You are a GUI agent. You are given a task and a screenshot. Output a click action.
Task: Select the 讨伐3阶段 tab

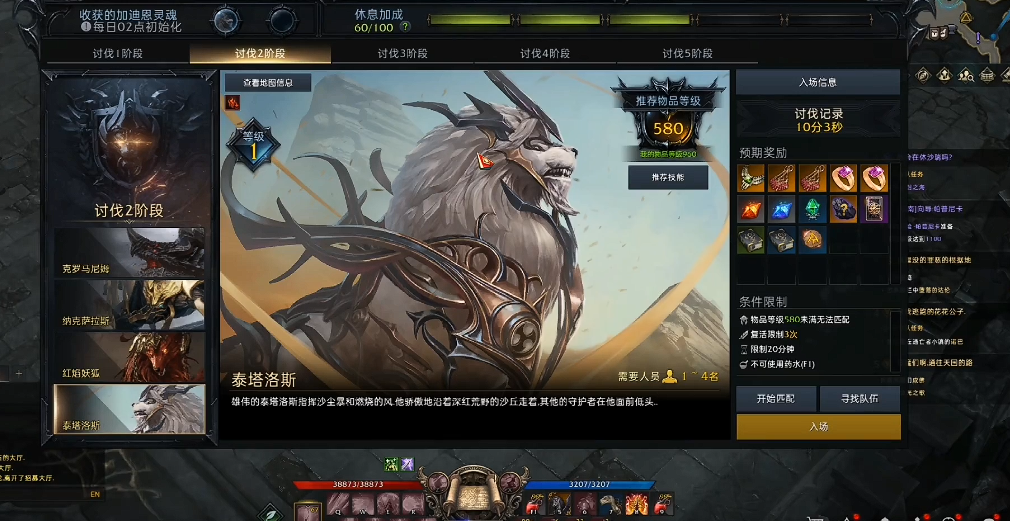pyautogui.click(x=402, y=54)
